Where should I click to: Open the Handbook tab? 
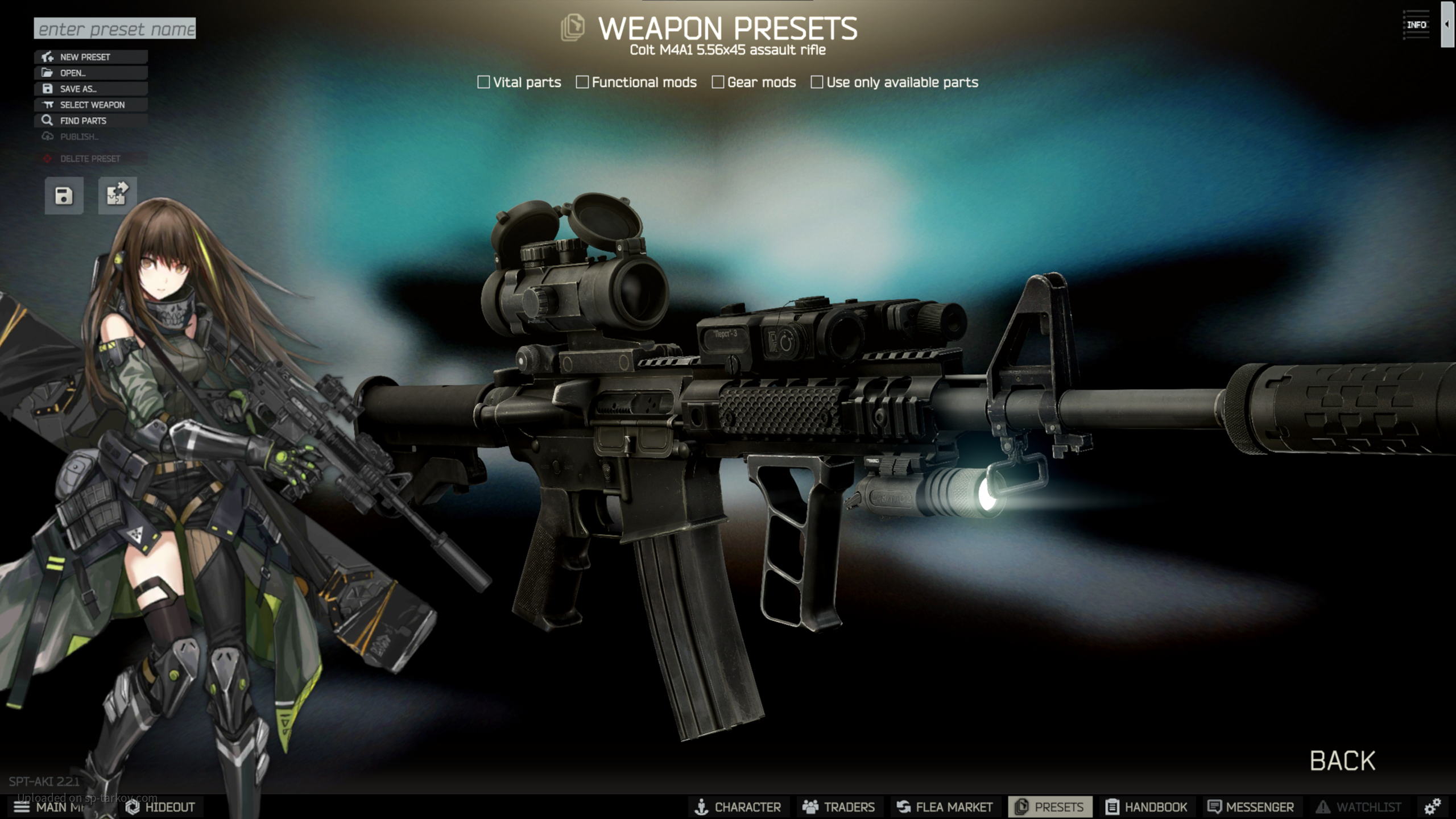point(1146,807)
